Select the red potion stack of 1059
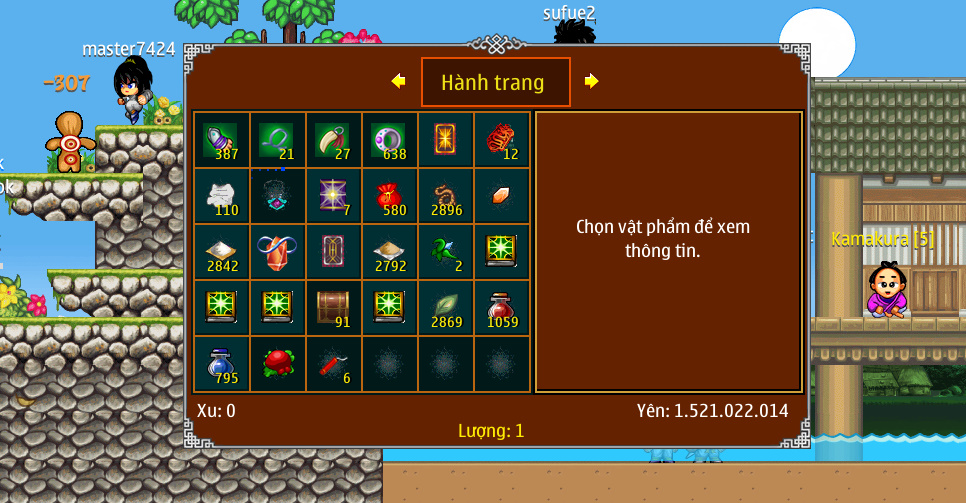The width and height of the screenshot is (966, 503). point(501,307)
